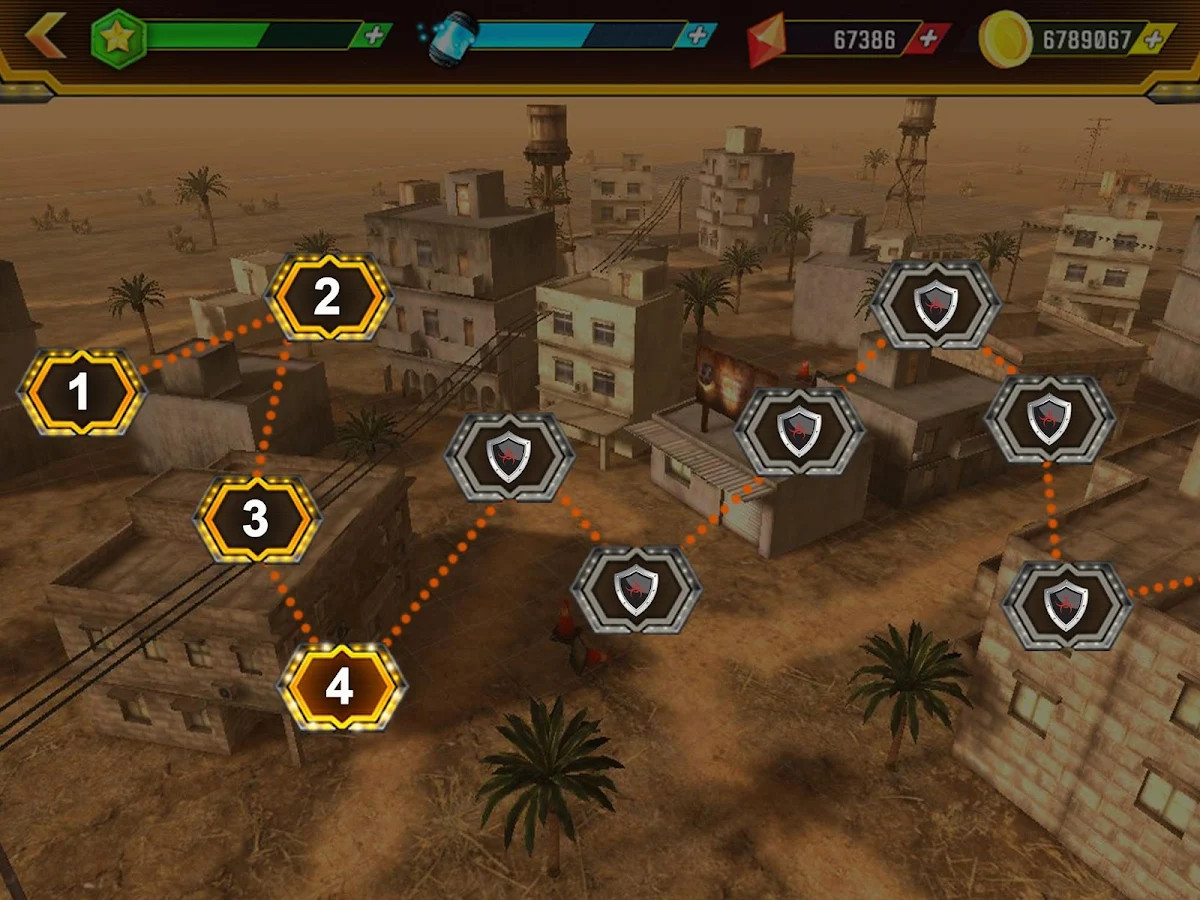The width and height of the screenshot is (1200, 900).
Task: Add more experience with green plus
Action: (x=373, y=36)
